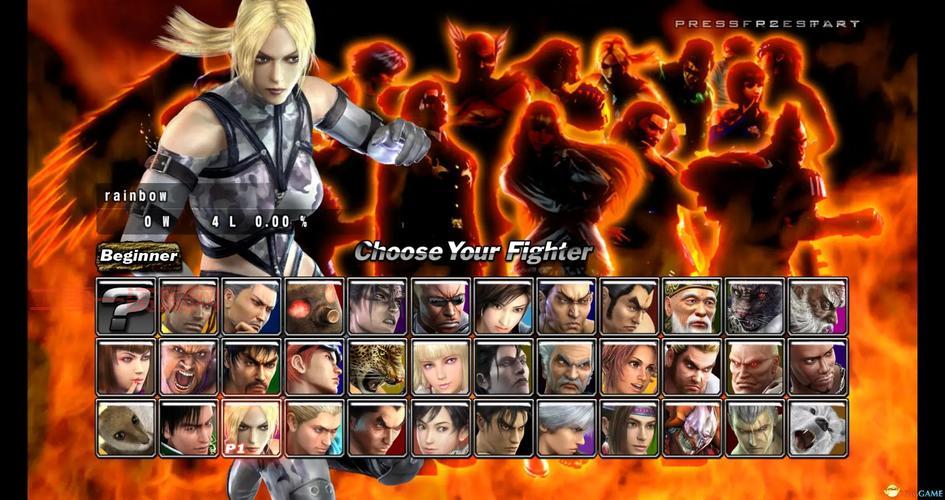Pick the Yoshimitsu masked portrait
Image resolution: width=945 pixels, height=500 pixels.
692,428
